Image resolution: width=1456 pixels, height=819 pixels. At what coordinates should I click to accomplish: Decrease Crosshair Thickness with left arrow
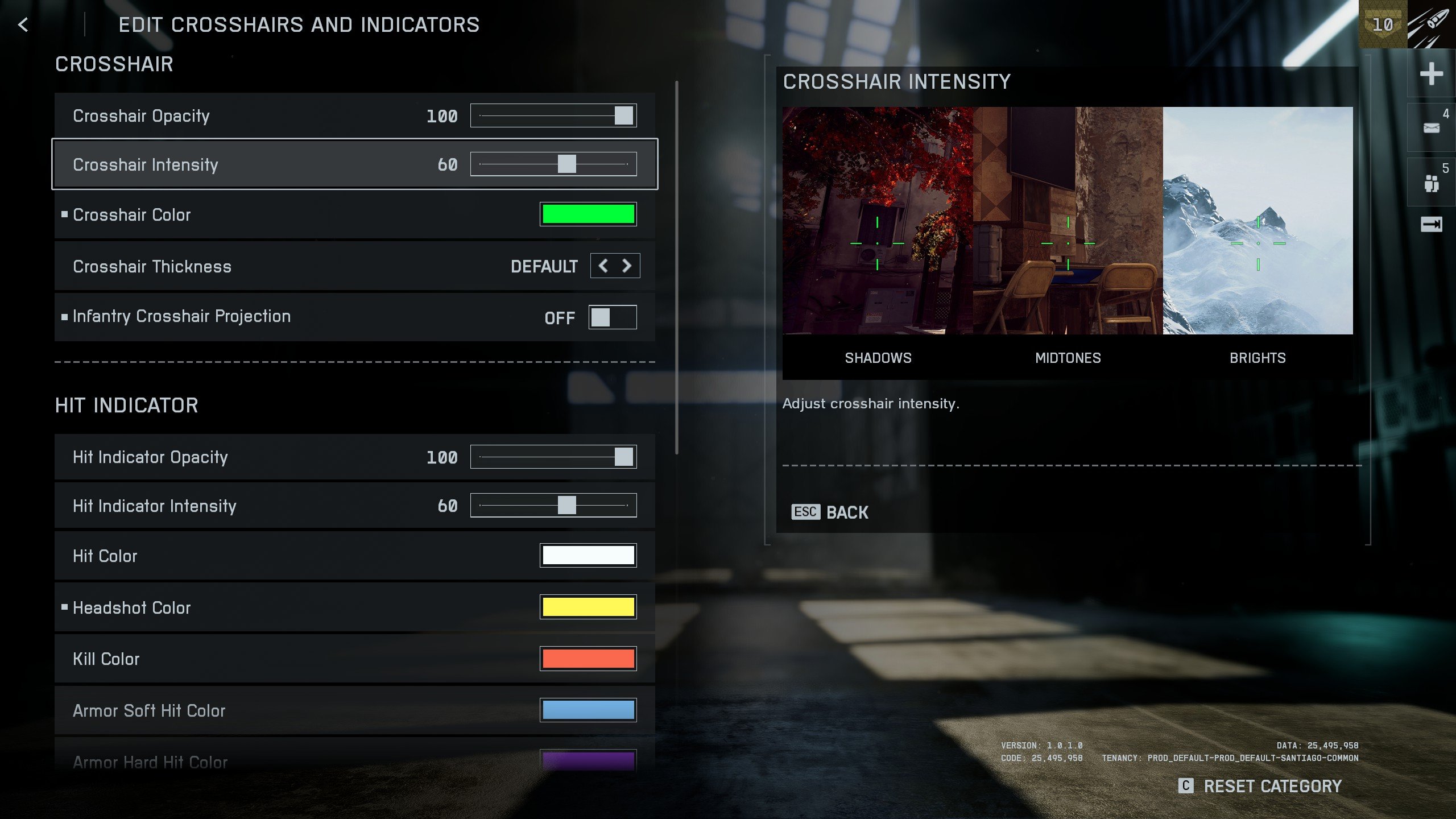(603, 266)
